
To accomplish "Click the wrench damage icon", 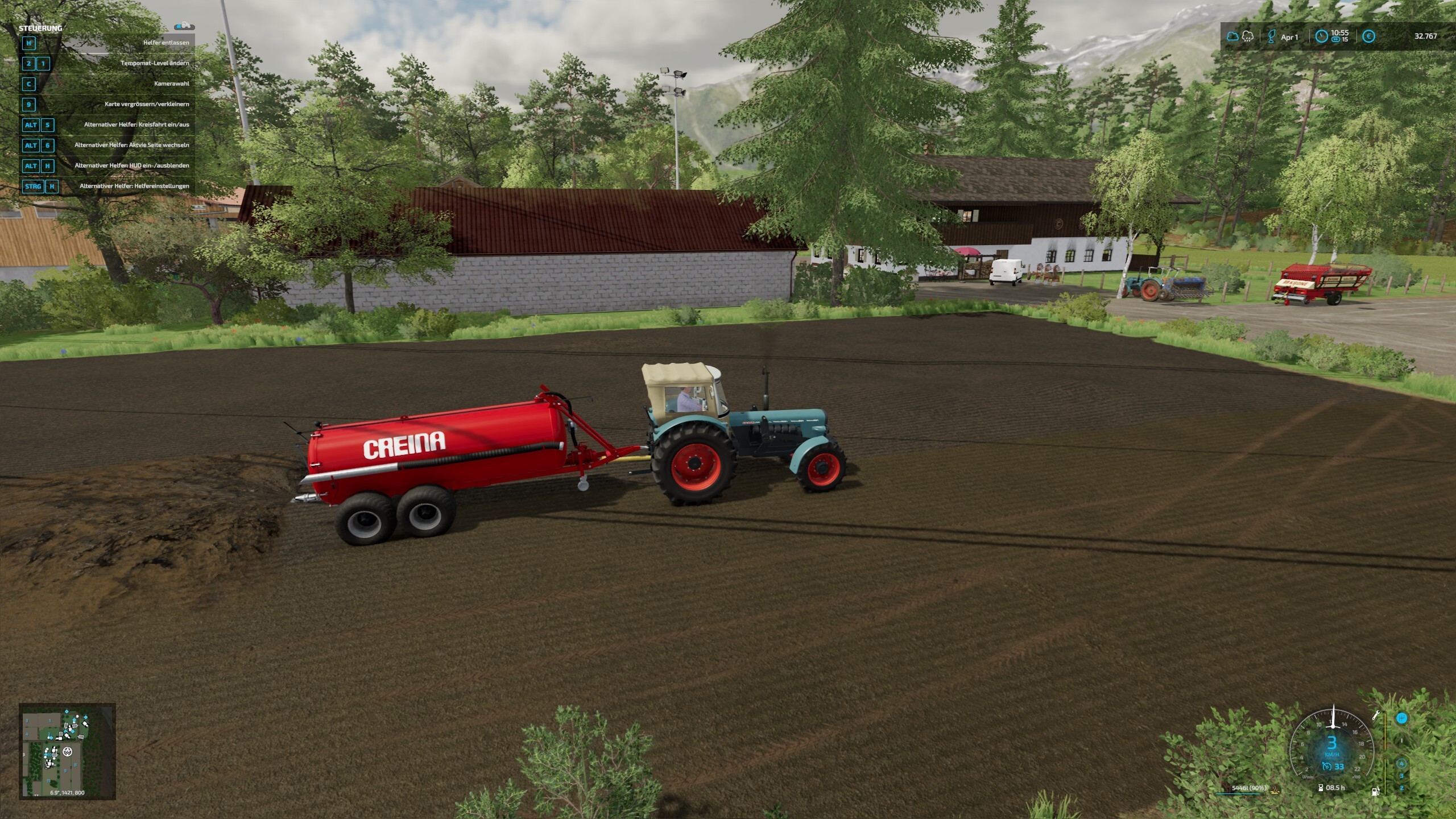I will click(x=1376, y=715).
